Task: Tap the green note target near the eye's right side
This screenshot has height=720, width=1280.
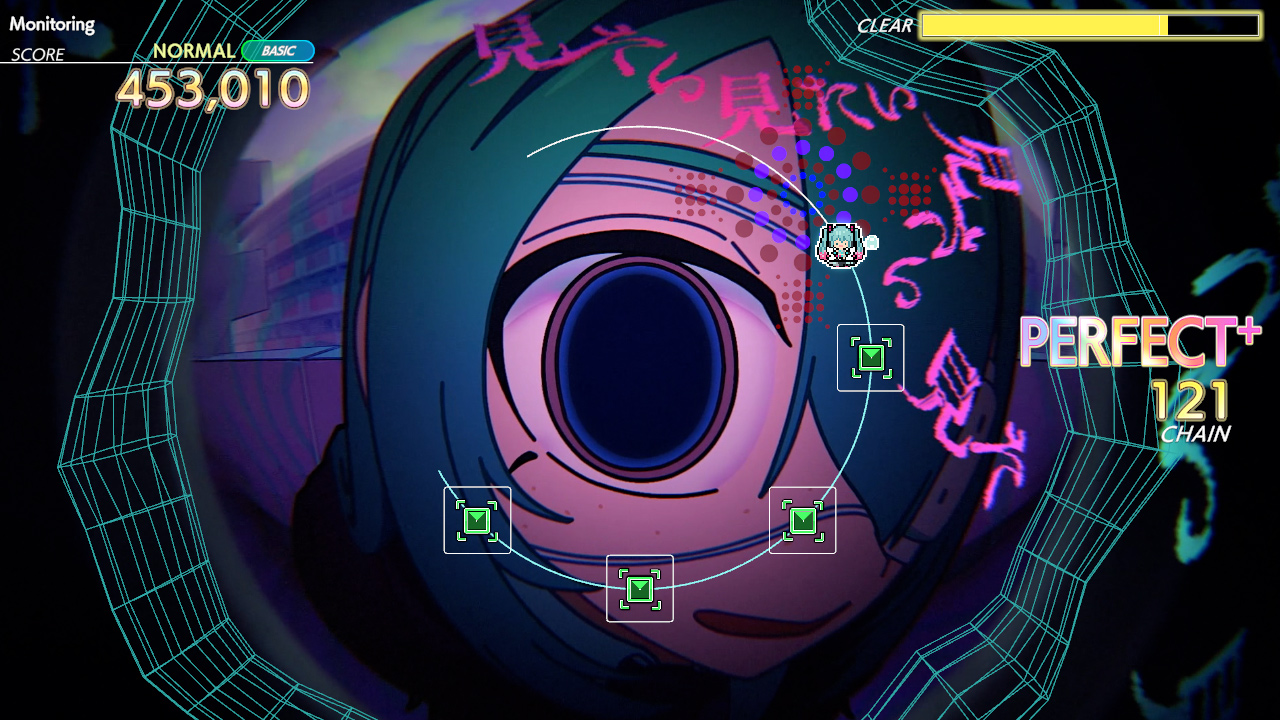Action: tap(870, 359)
